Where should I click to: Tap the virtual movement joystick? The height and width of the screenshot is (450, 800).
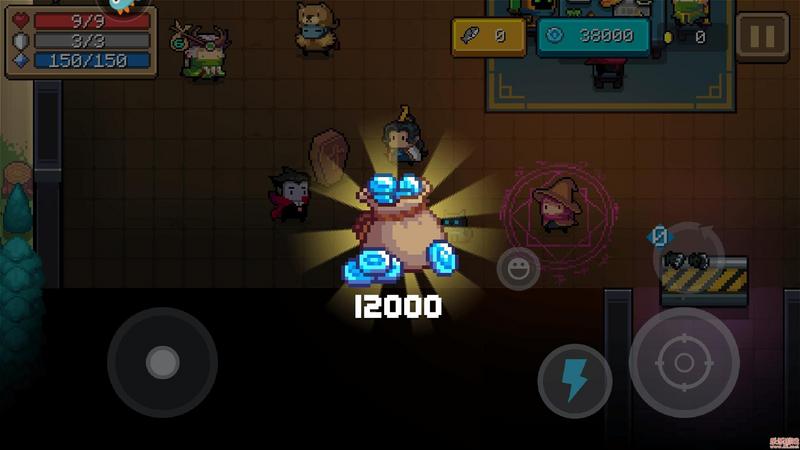[162, 362]
